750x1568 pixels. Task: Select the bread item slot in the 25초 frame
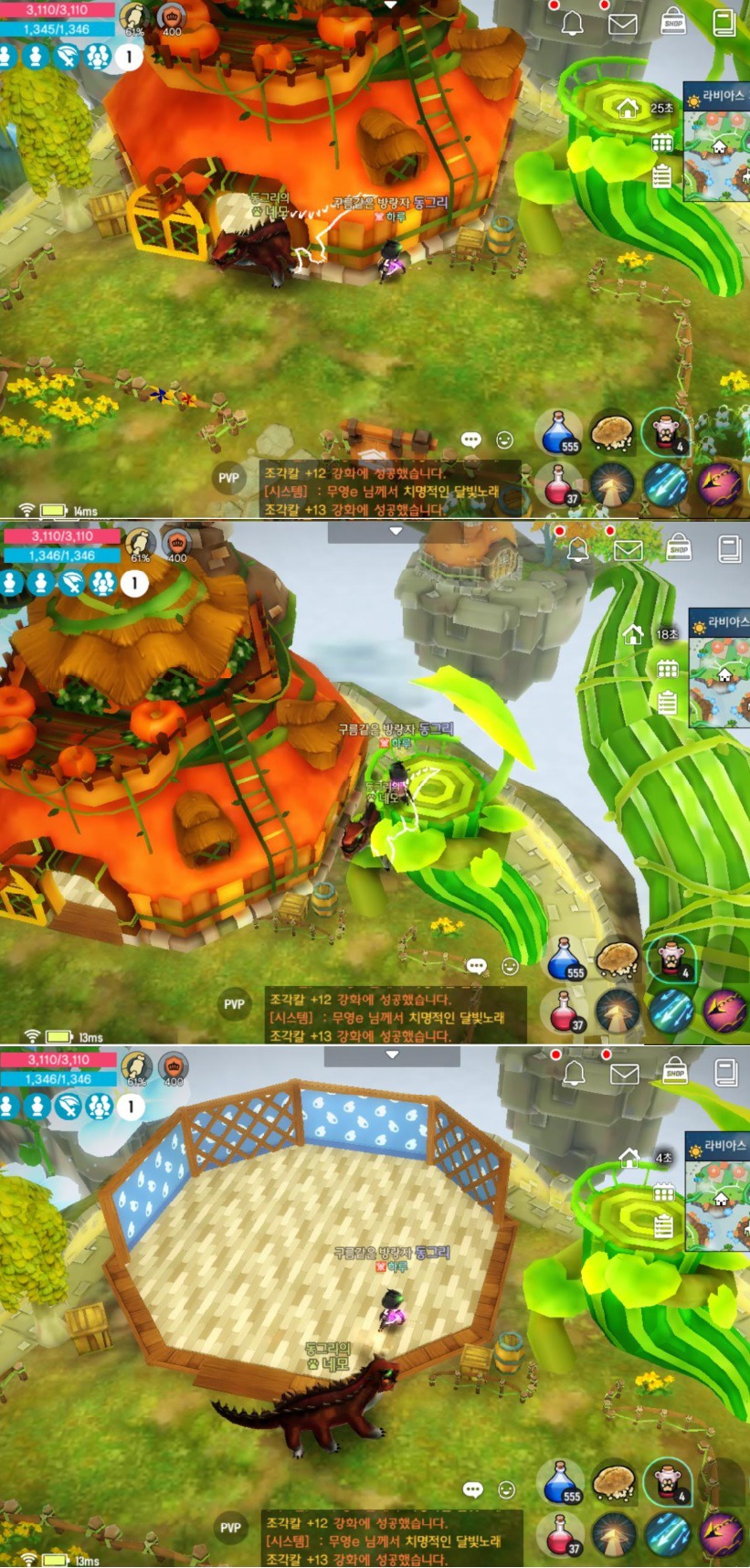tap(611, 432)
